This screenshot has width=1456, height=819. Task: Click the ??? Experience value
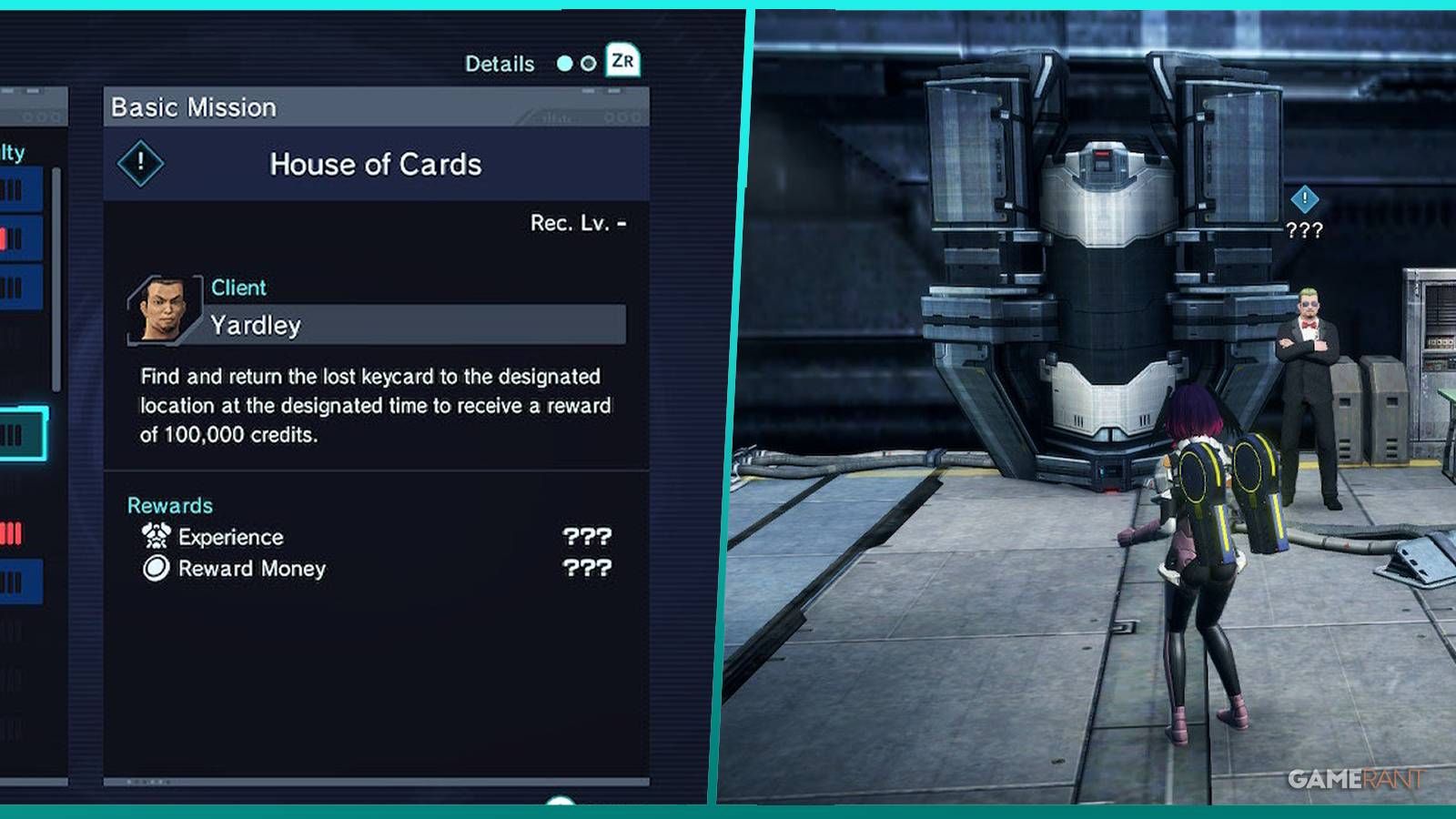pos(588,537)
